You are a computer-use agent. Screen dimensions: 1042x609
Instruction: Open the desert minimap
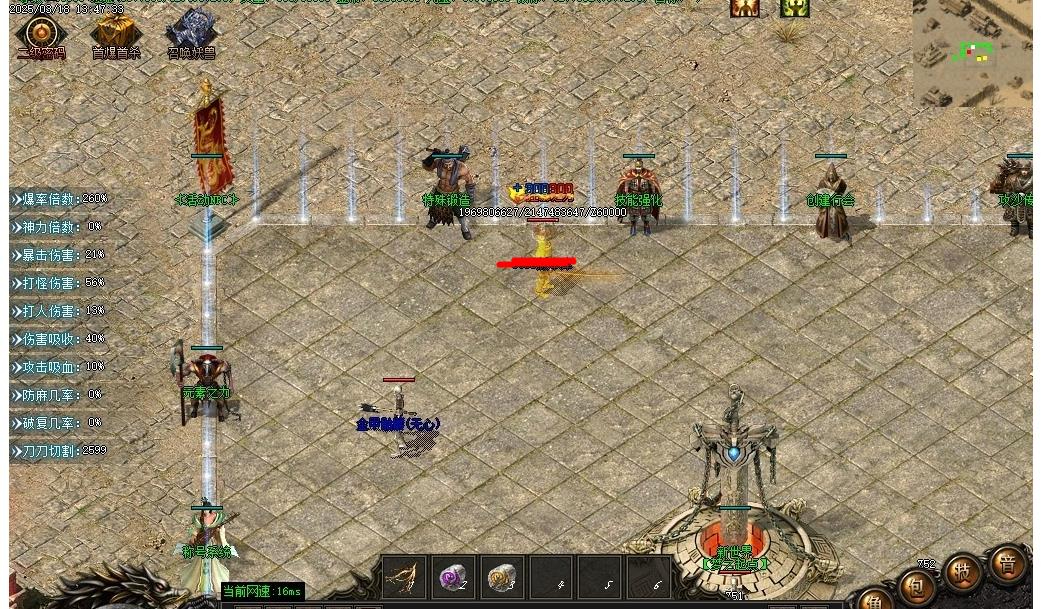tap(972, 53)
